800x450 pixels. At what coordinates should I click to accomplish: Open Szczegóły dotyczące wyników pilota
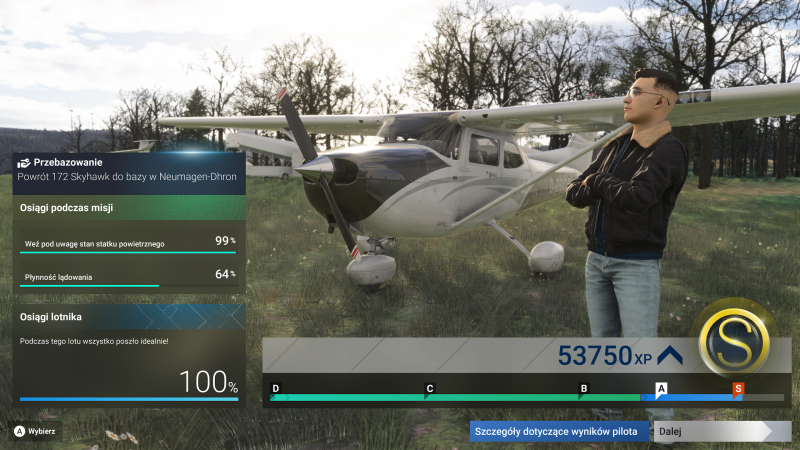point(560,431)
